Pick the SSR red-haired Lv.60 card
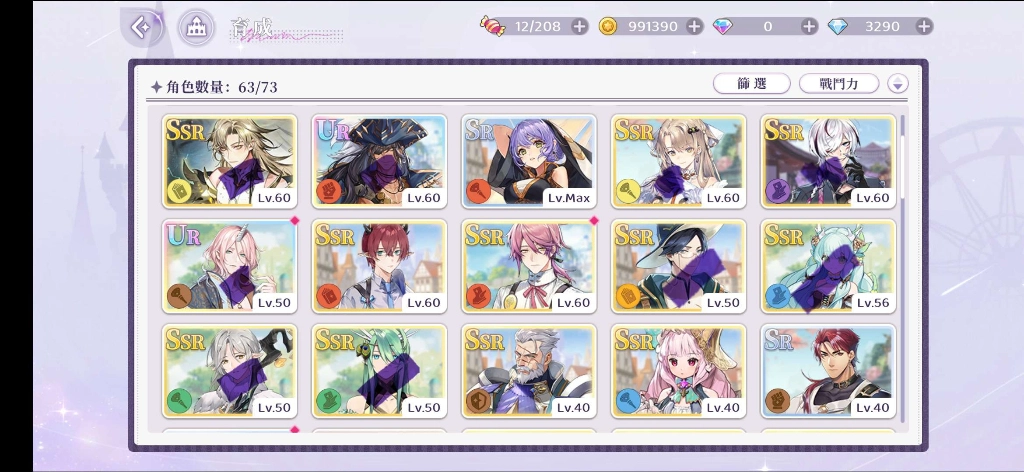Screen dimensions: 1024x472 click(379, 266)
